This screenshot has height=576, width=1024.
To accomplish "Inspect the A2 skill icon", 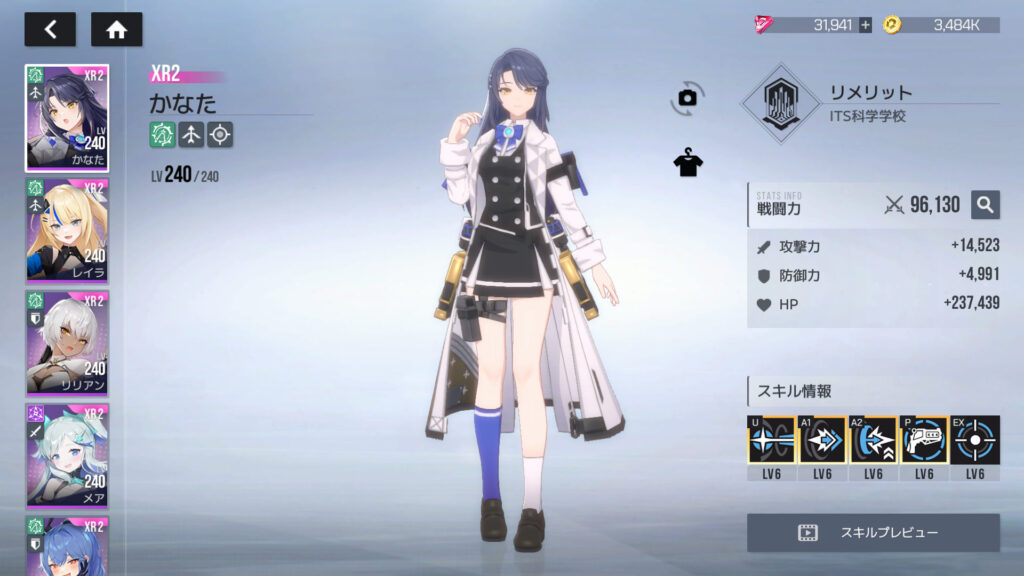I will (x=873, y=440).
